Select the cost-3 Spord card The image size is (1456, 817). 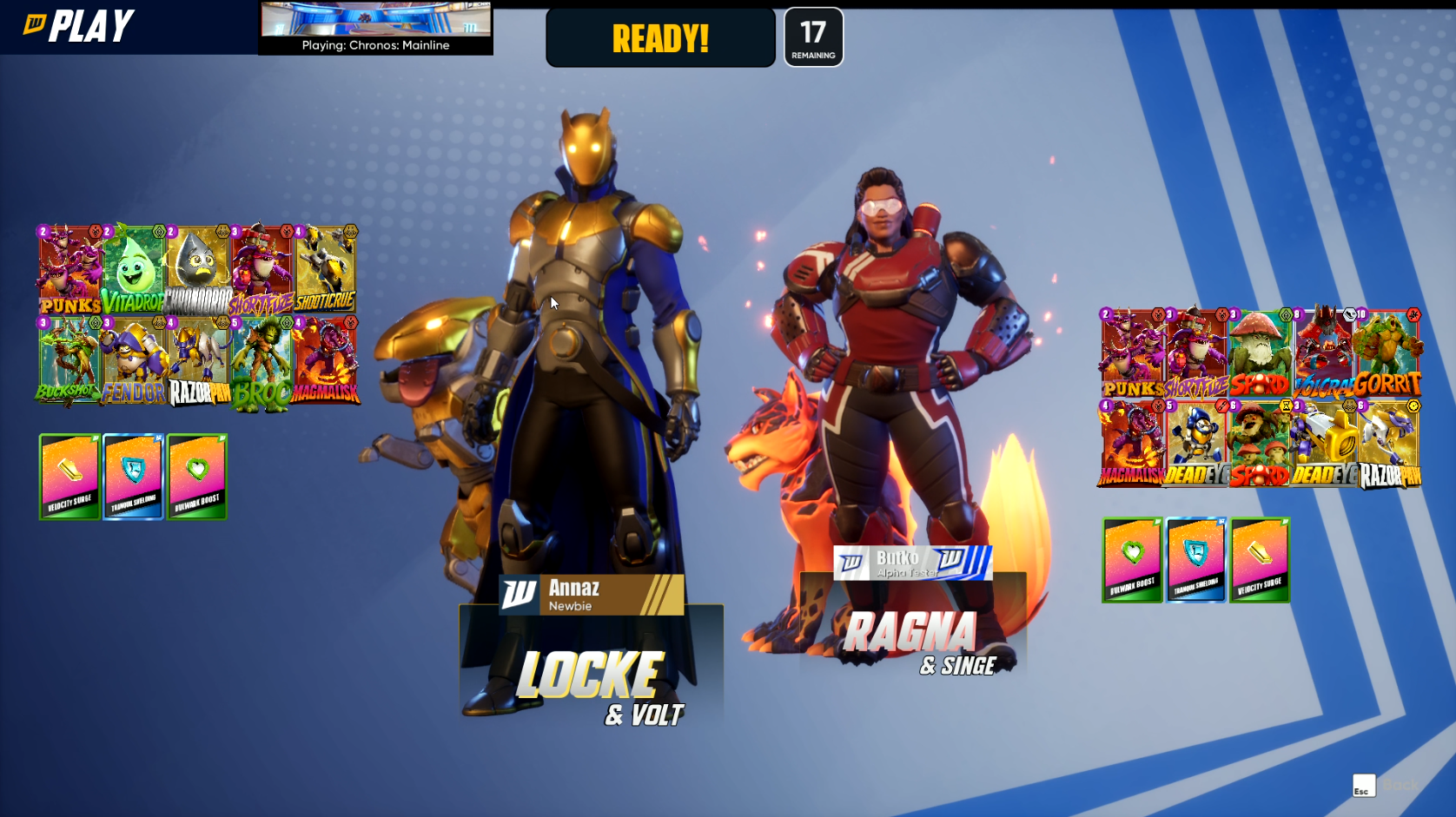1260,353
